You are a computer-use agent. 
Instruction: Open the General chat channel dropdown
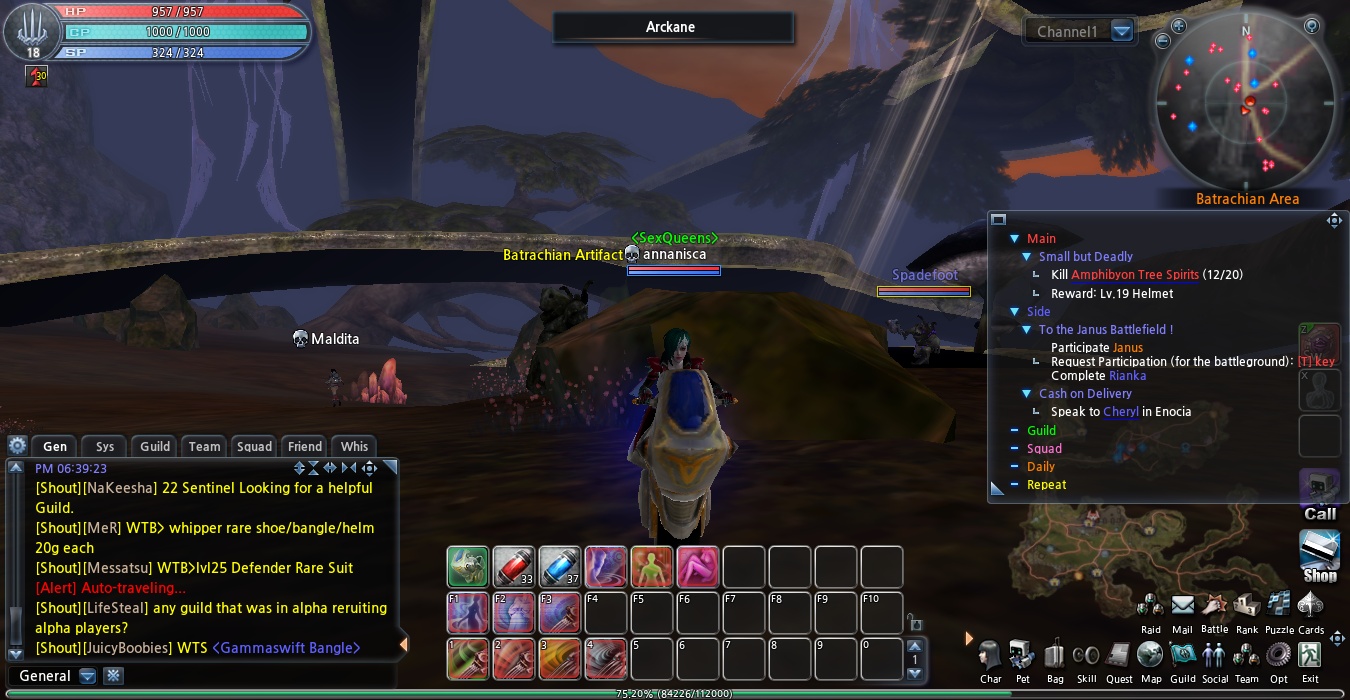pyautogui.click(x=88, y=676)
